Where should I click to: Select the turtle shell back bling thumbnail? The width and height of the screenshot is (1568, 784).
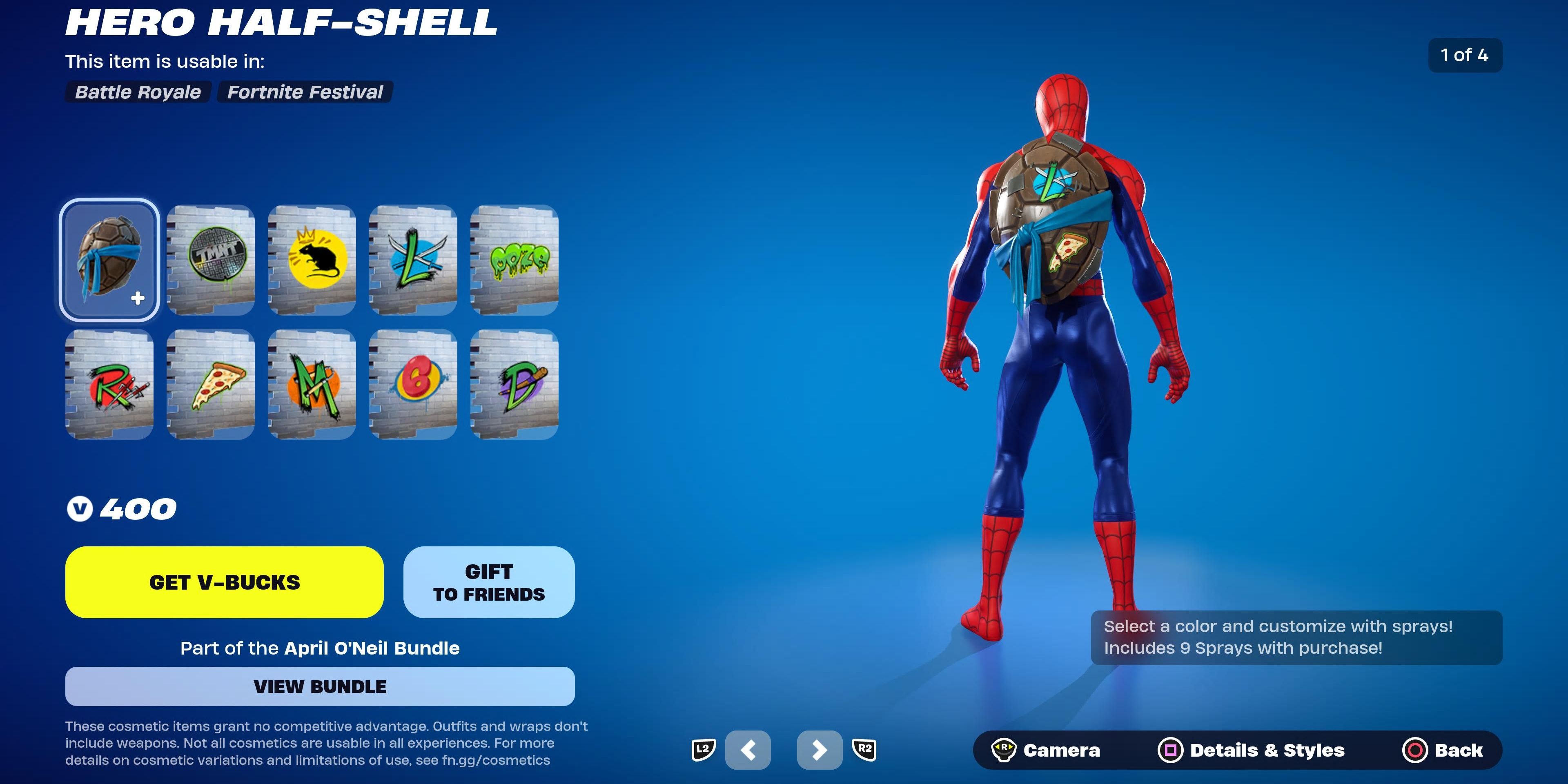(109, 262)
